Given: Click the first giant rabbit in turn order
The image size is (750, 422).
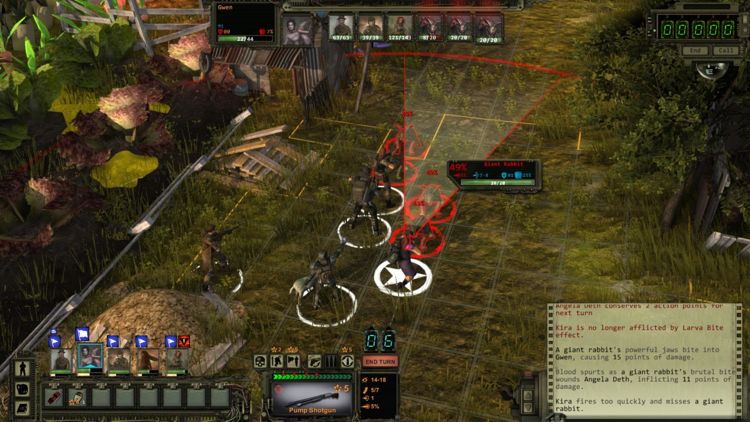Looking at the screenshot, I should [430, 26].
